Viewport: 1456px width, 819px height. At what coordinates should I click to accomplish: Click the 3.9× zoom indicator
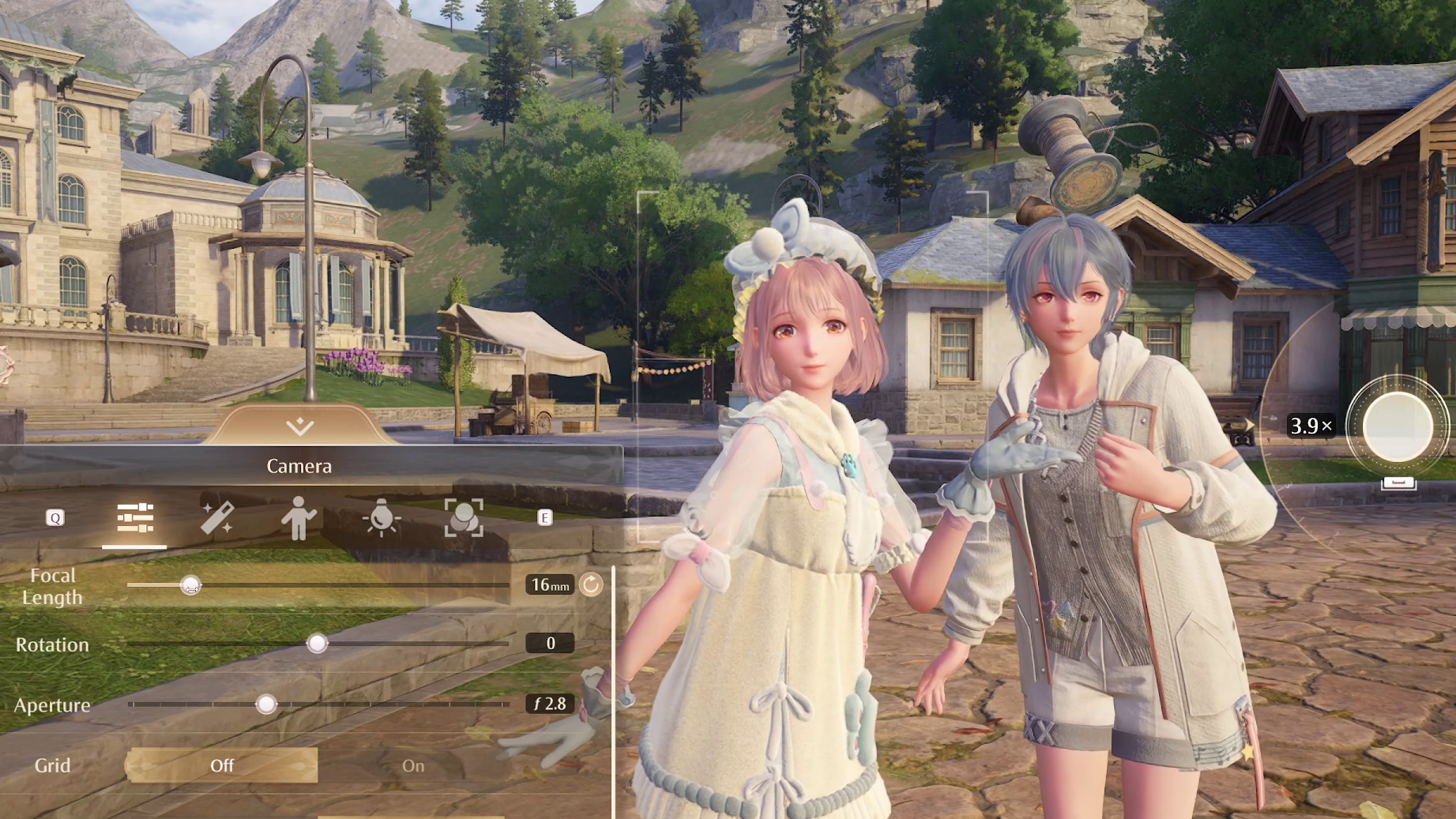point(1311,426)
